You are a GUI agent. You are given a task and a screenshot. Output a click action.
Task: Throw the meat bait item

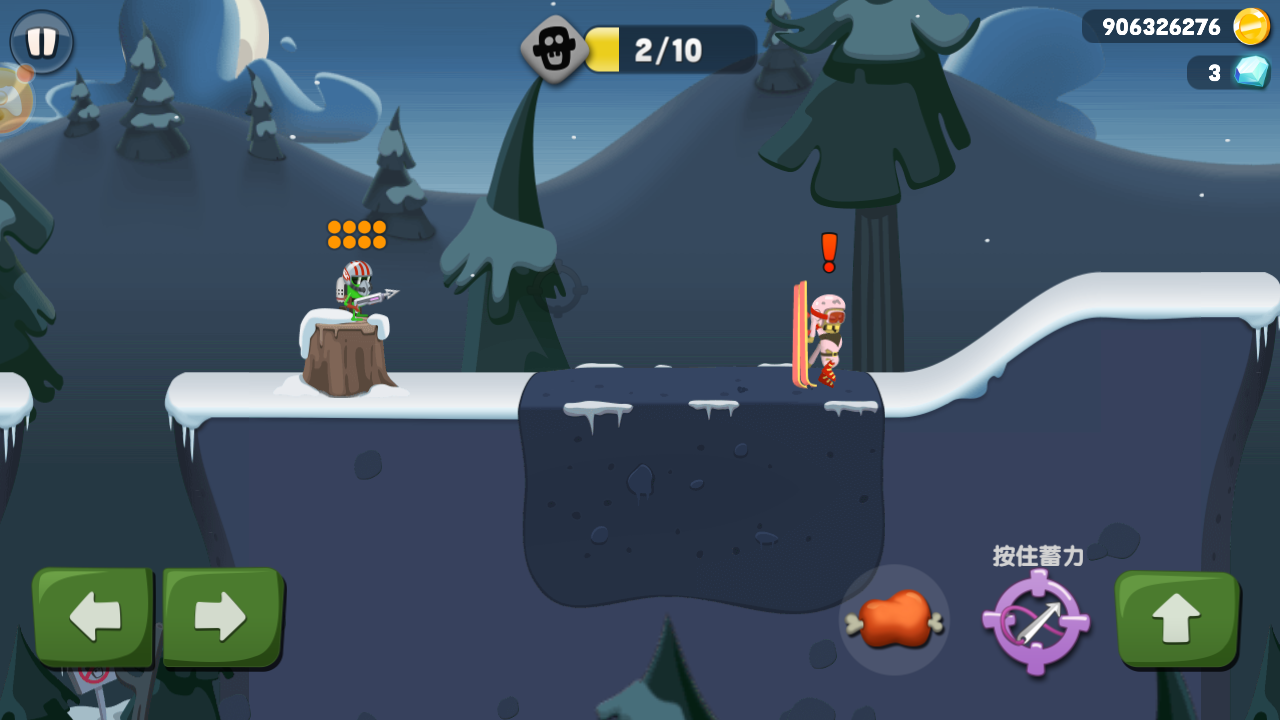point(894,620)
